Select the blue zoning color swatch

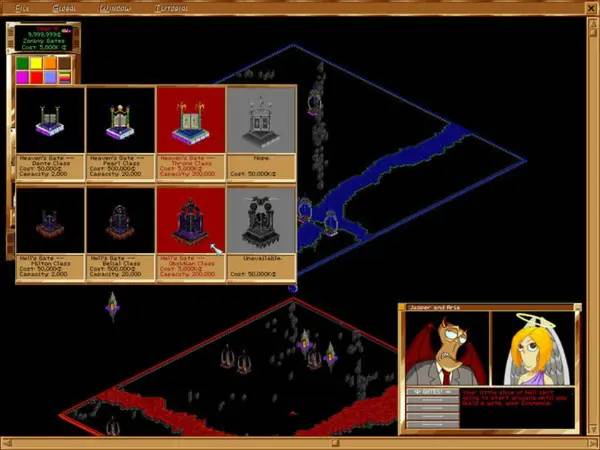click(x=50, y=77)
